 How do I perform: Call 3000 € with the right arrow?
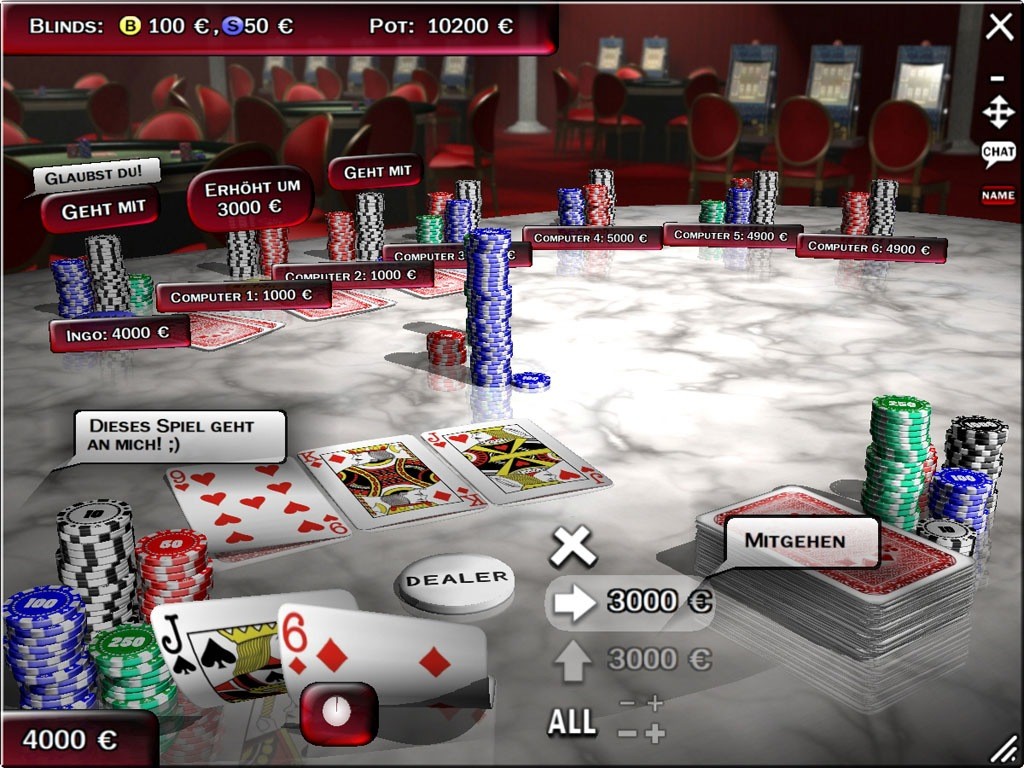point(574,603)
